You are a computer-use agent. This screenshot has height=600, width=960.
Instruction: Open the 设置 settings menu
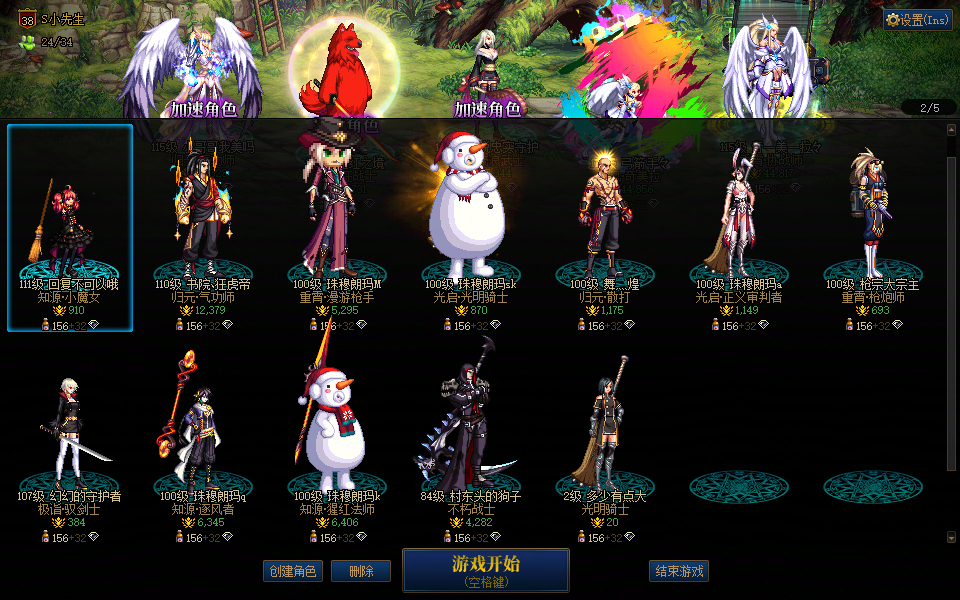[917, 19]
